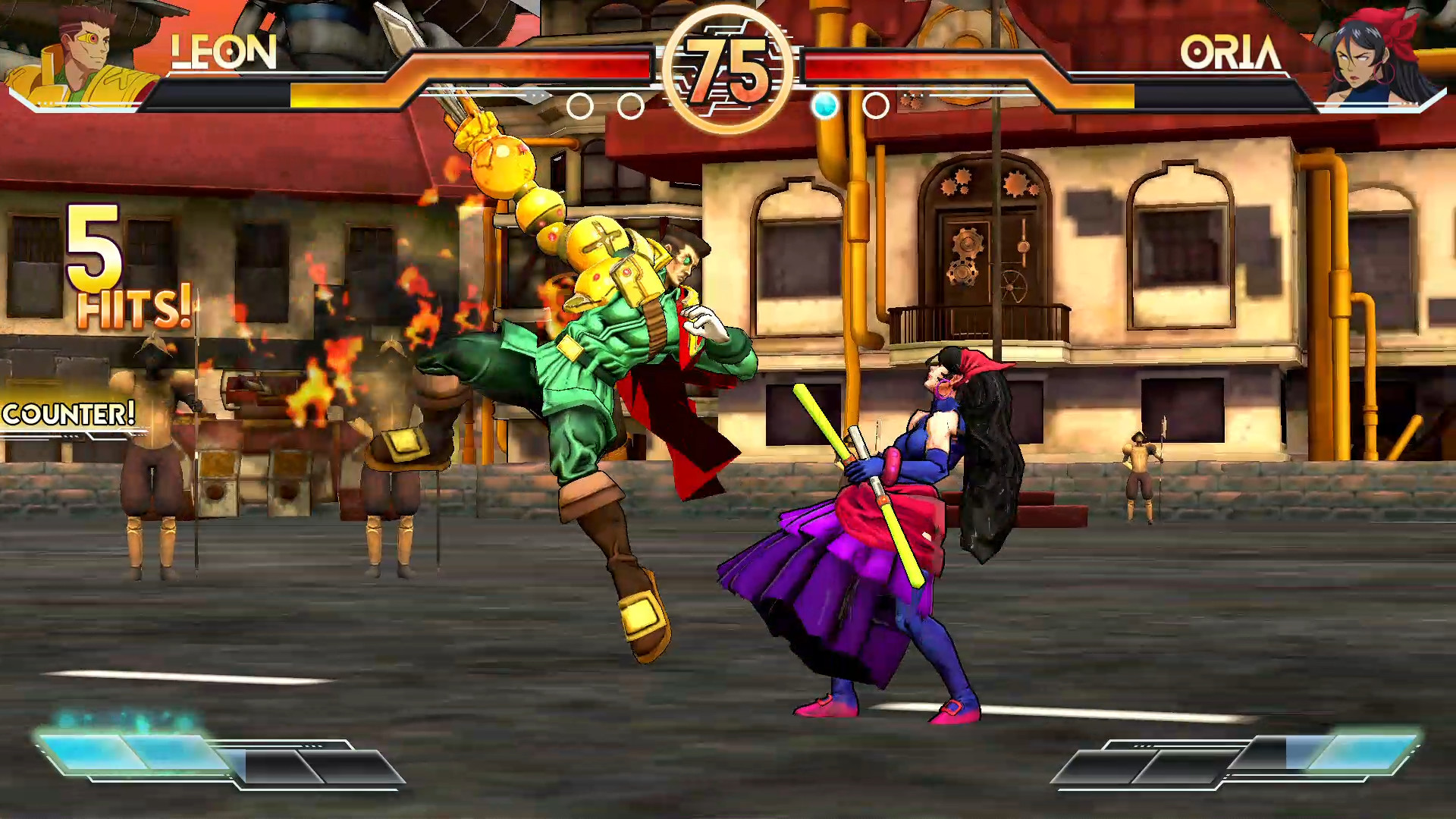Click the COUNTER! notification badge
1456x819 pixels.
point(68,415)
